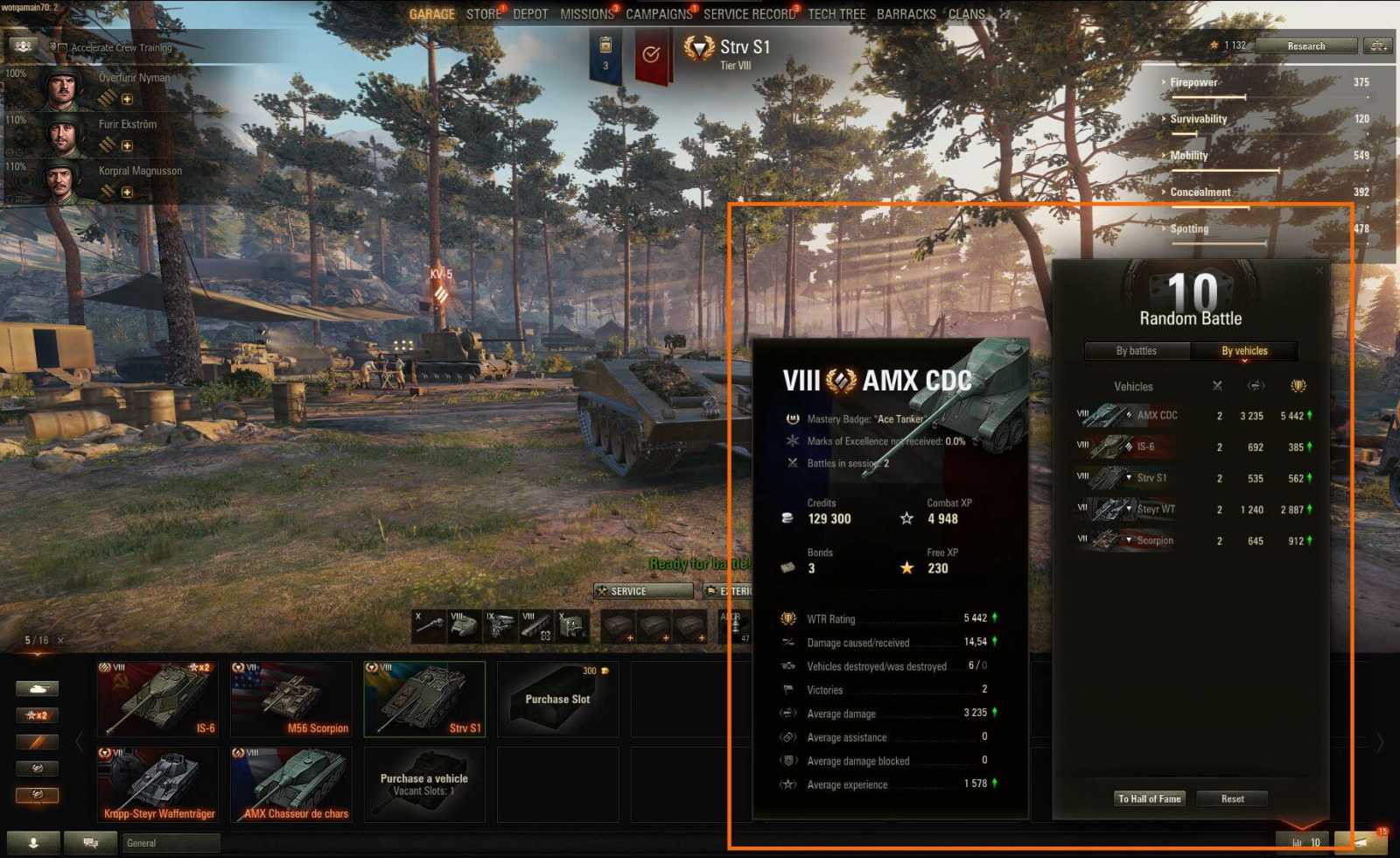
Task: Go to the Barracks
Action: (906, 14)
